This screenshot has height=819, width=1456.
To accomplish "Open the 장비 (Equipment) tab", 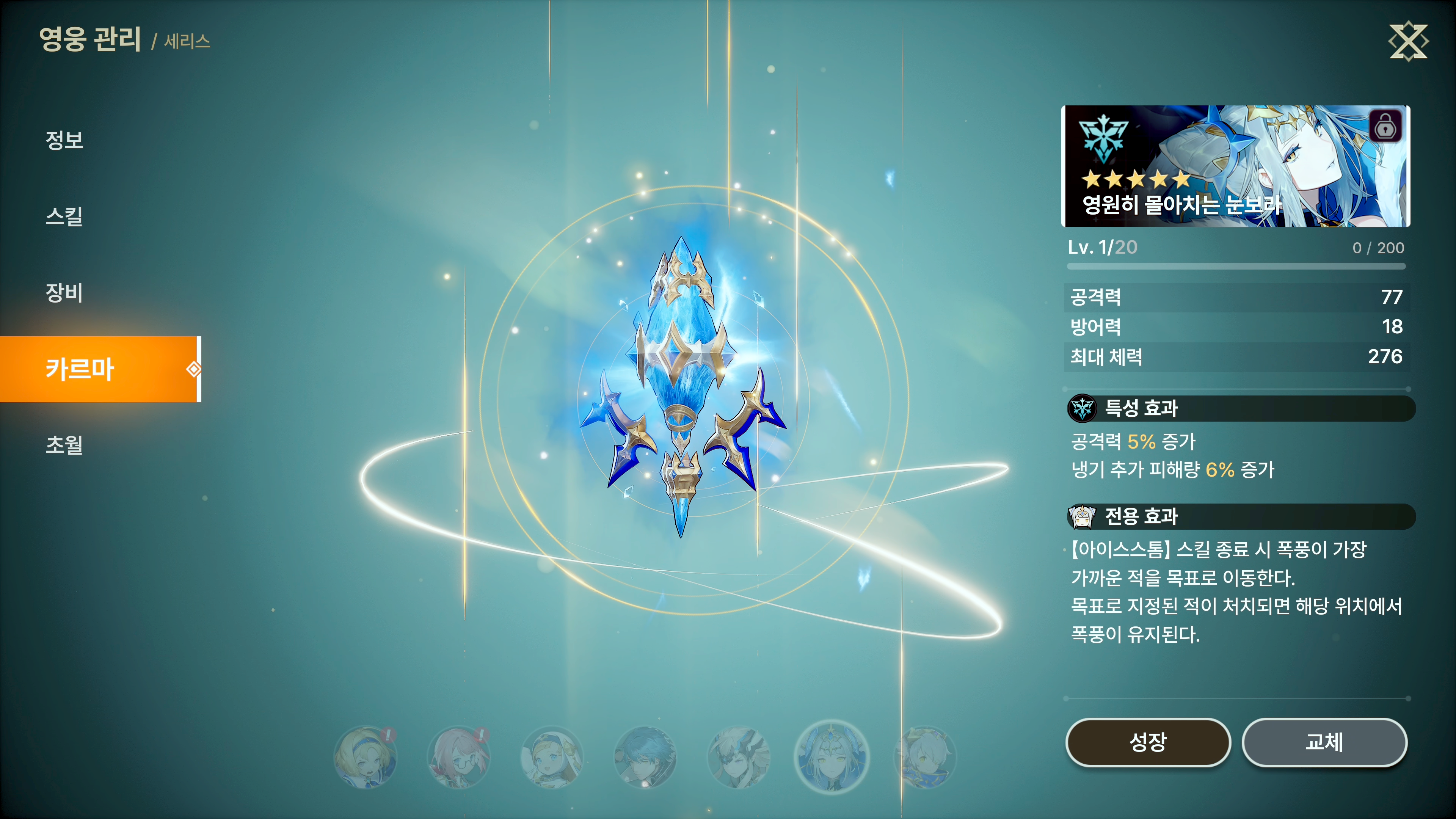I will click(x=64, y=292).
